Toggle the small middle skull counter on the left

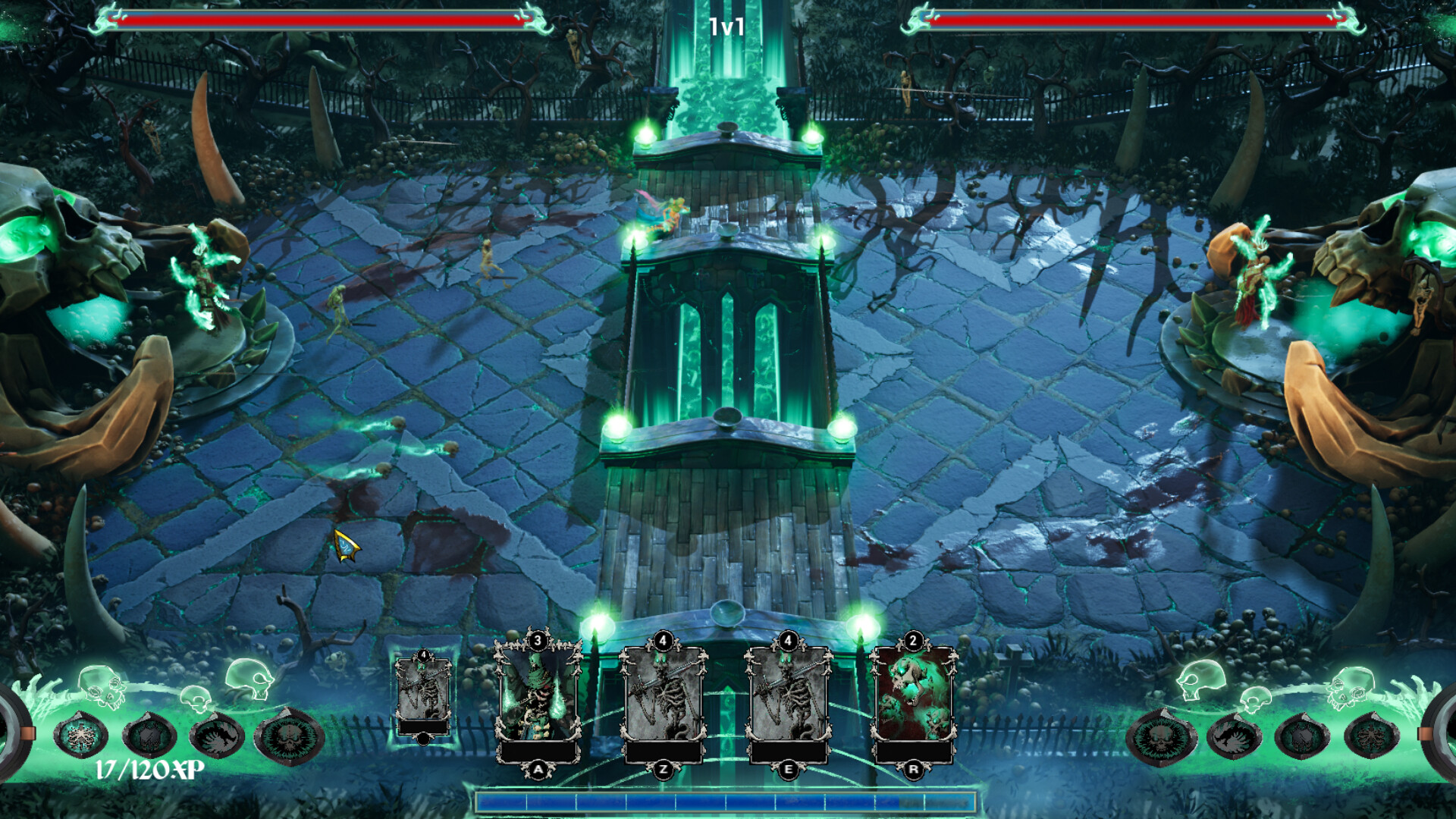tap(196, 698)
